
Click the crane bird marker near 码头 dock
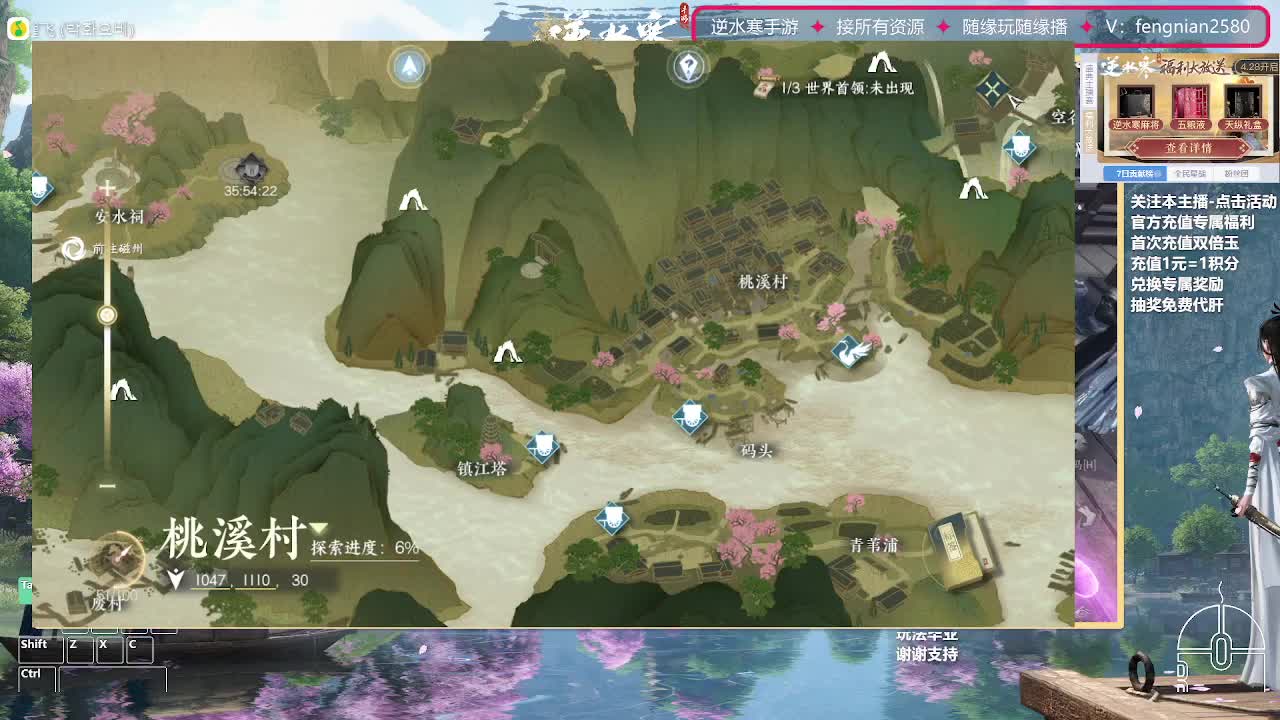pos(850,352)
